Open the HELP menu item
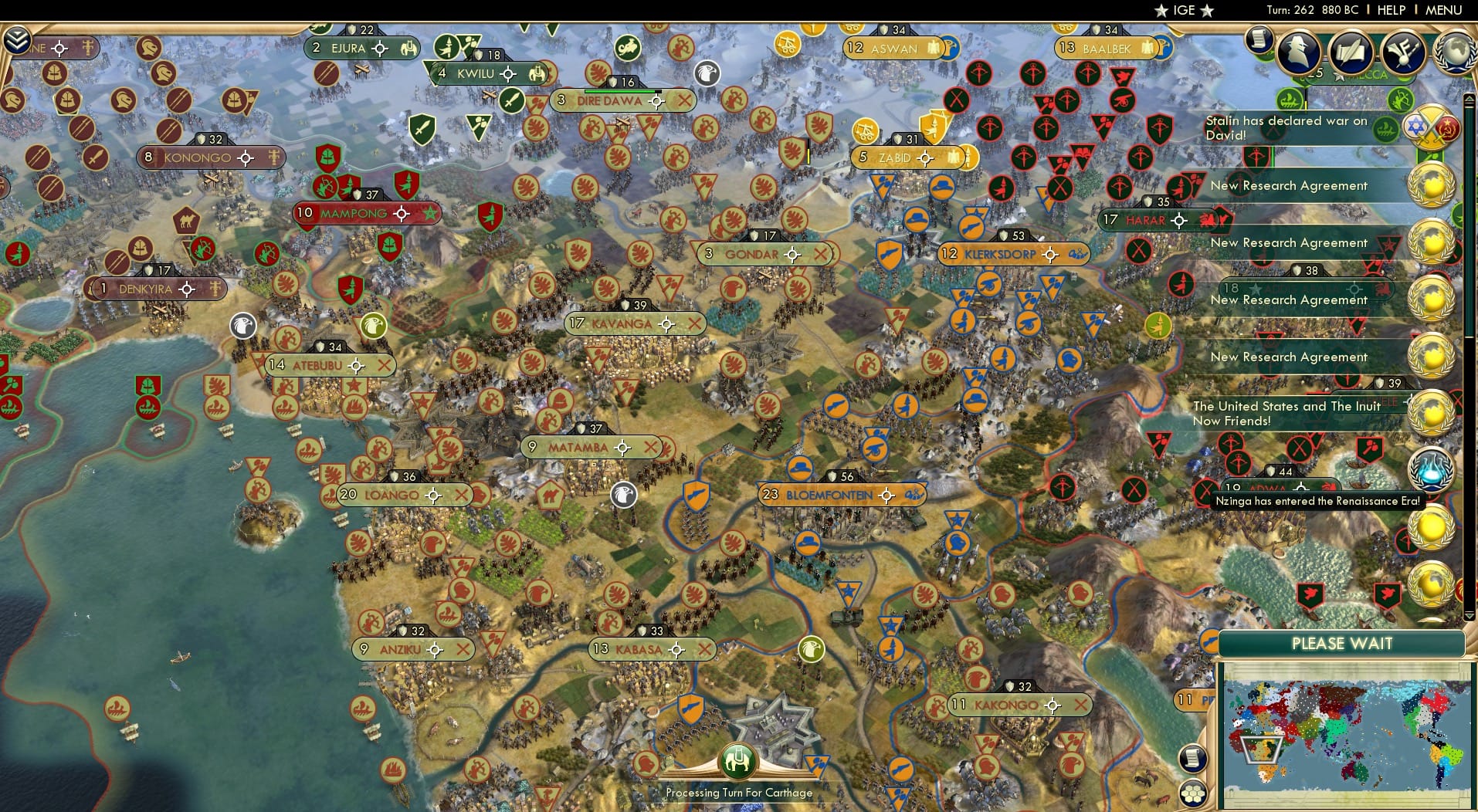Image resolution: width=1478 pixels, height=812 pixels. pos(1390,10)
